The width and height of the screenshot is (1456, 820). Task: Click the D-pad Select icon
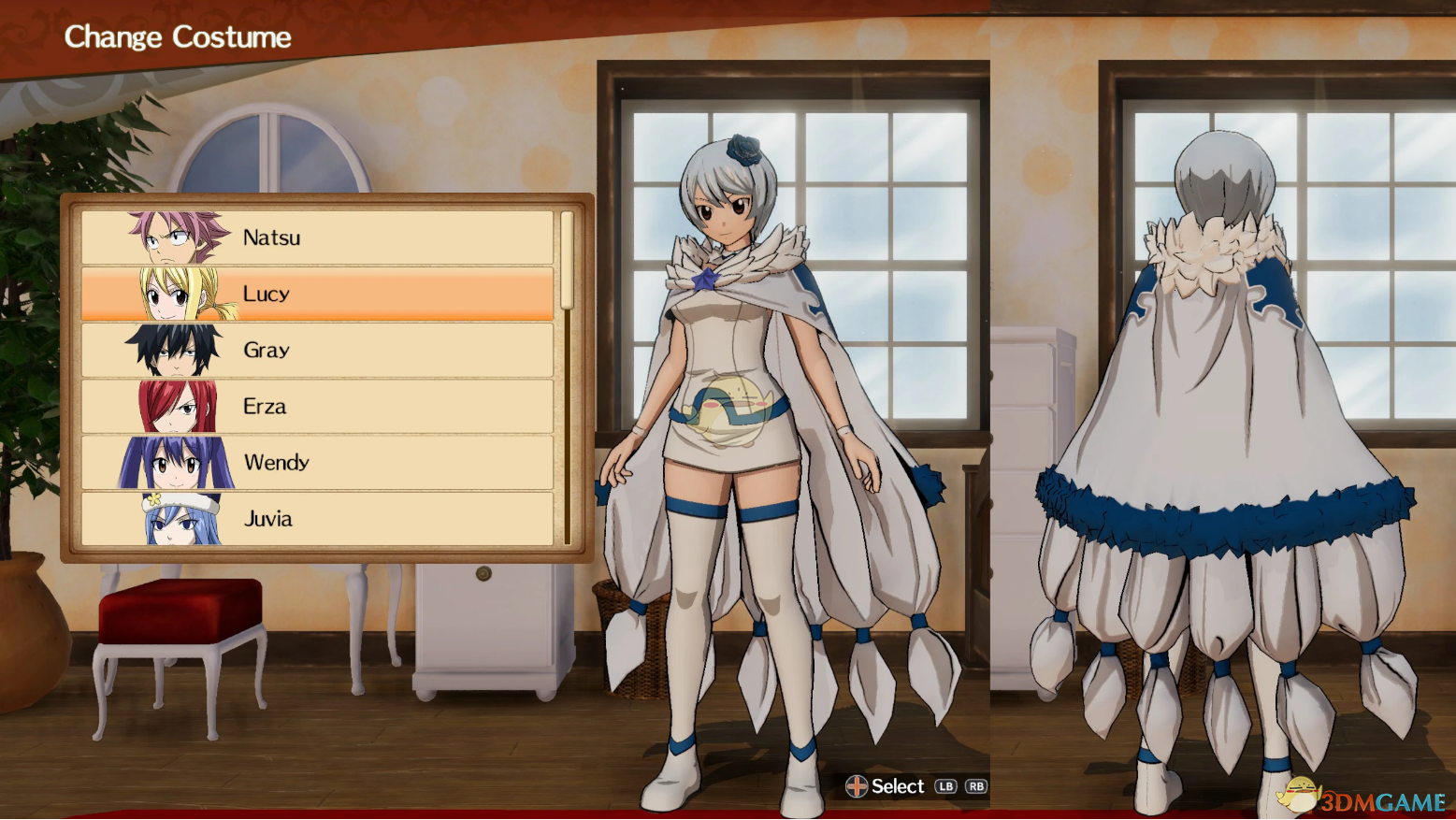click(857, 786)
